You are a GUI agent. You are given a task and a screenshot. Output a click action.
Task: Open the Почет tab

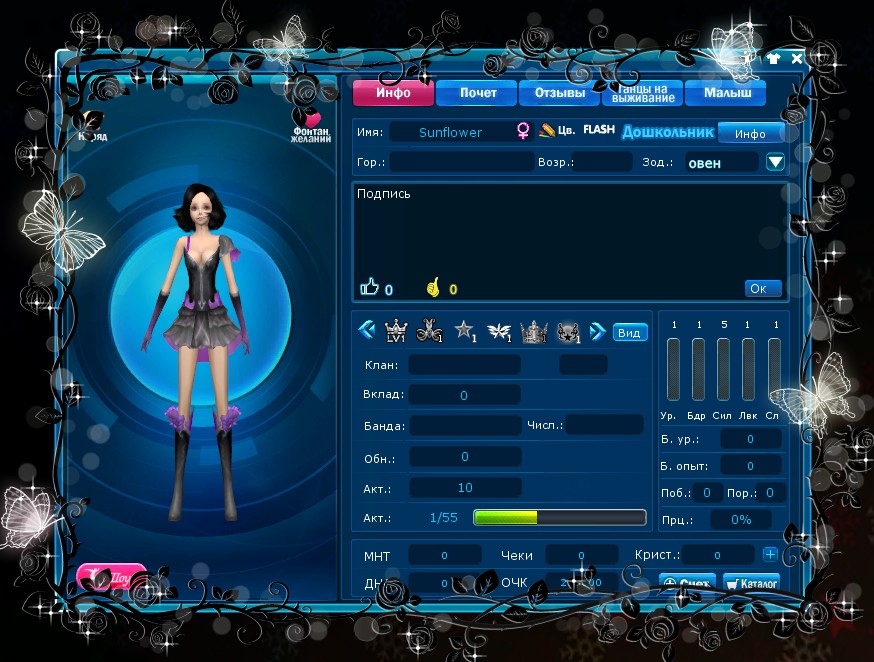pyautogui.click(x=477, y=93)
